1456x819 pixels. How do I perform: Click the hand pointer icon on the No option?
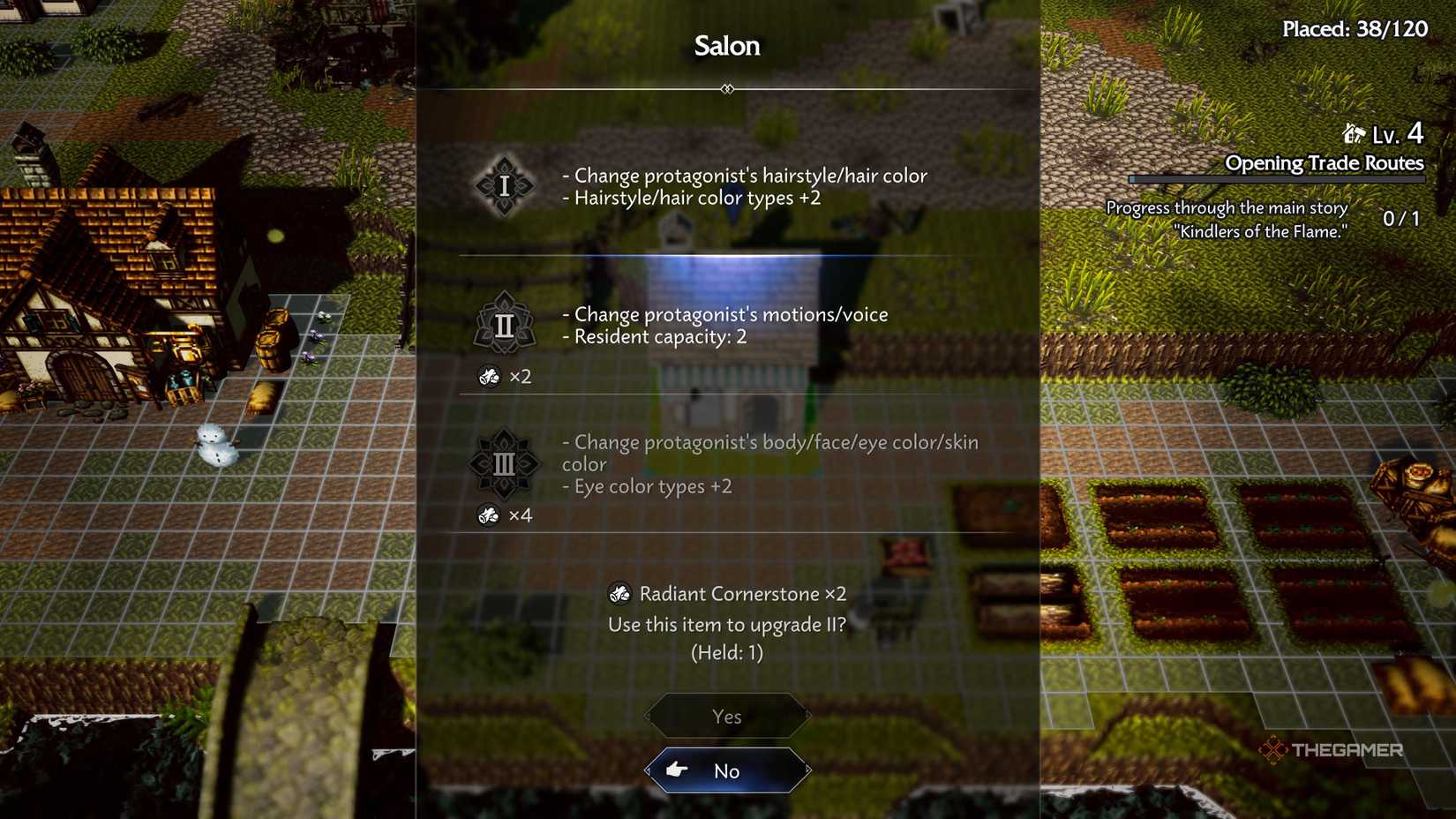tap(676, 770)
